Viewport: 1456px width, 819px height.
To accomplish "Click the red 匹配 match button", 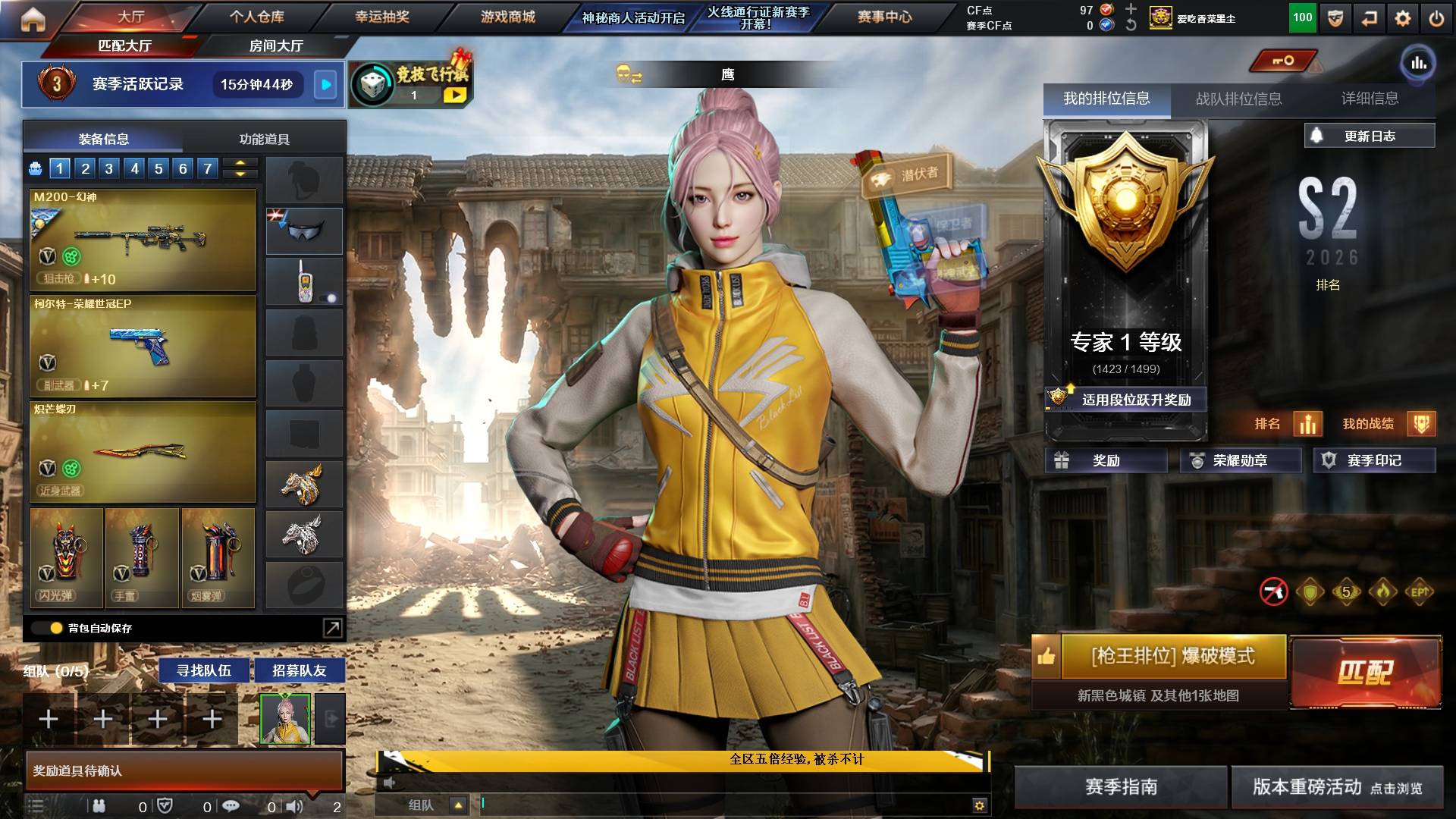I will pos(1367,670).
